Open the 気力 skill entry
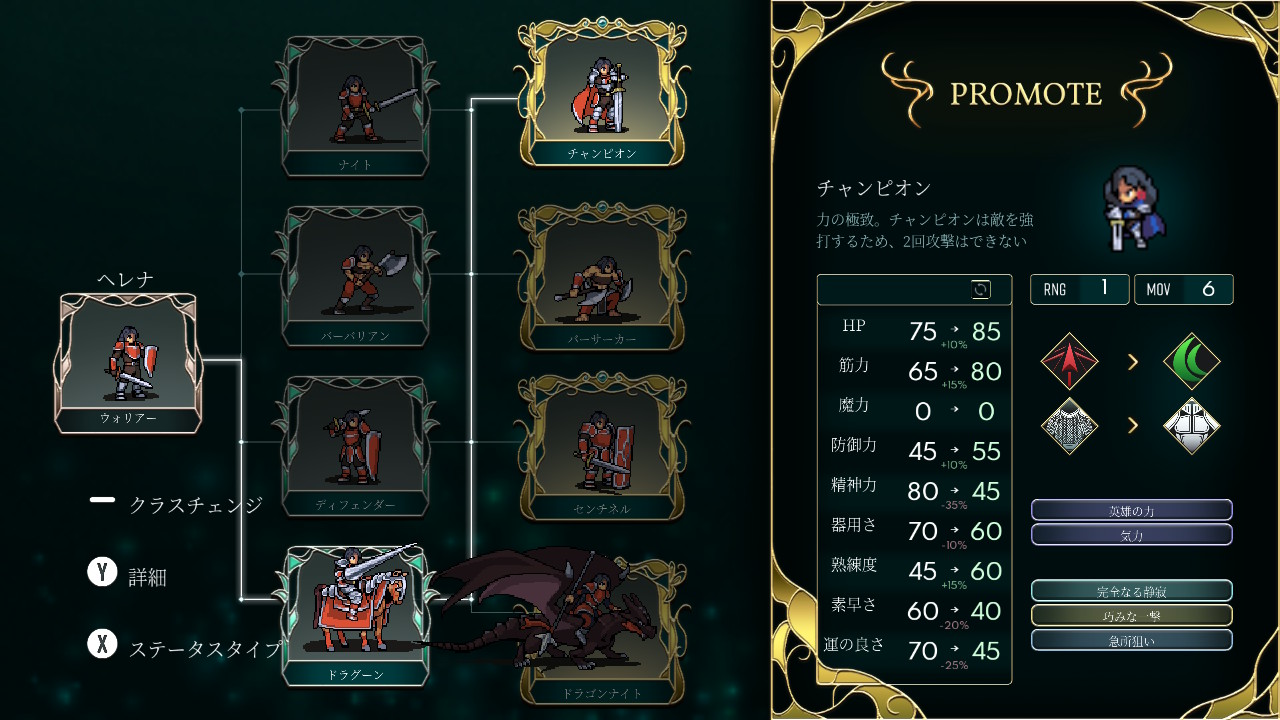Image resolution: width=1280 pixels, height=720 pixels. coord(1131,535)
